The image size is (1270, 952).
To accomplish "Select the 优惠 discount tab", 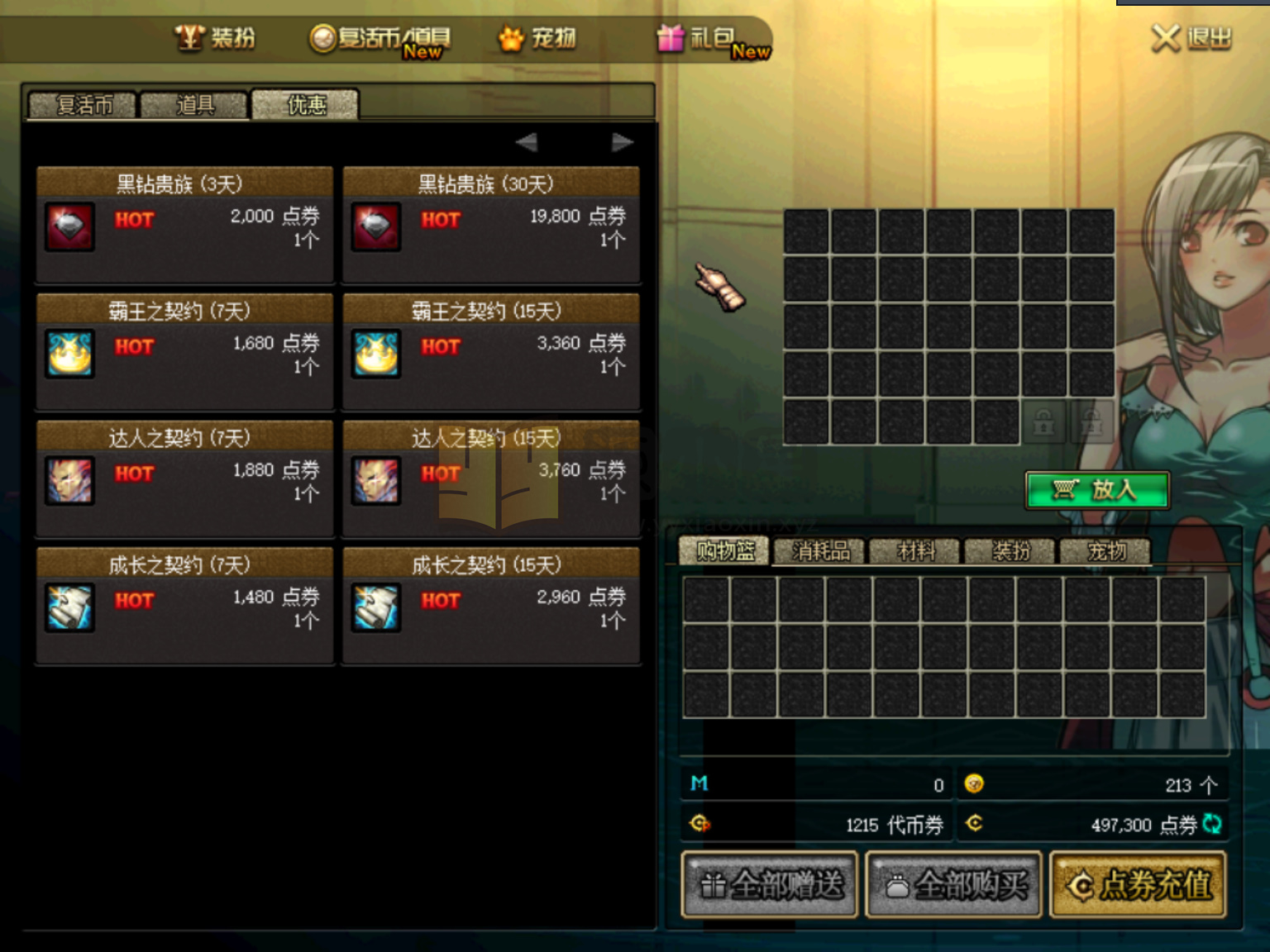I will (x=305, y=106).
